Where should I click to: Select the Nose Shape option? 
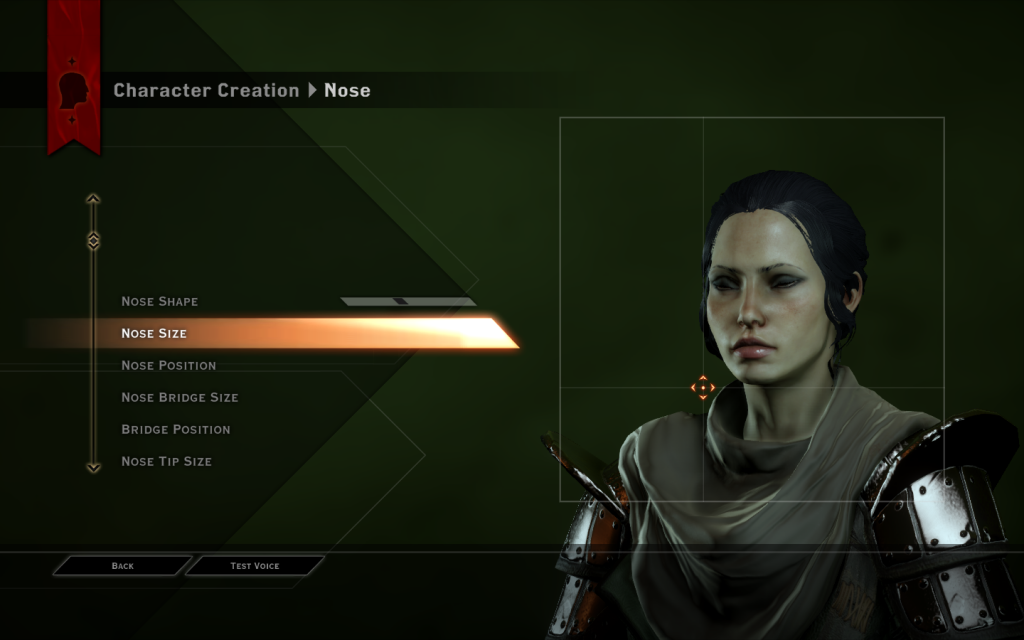point(160,301)
